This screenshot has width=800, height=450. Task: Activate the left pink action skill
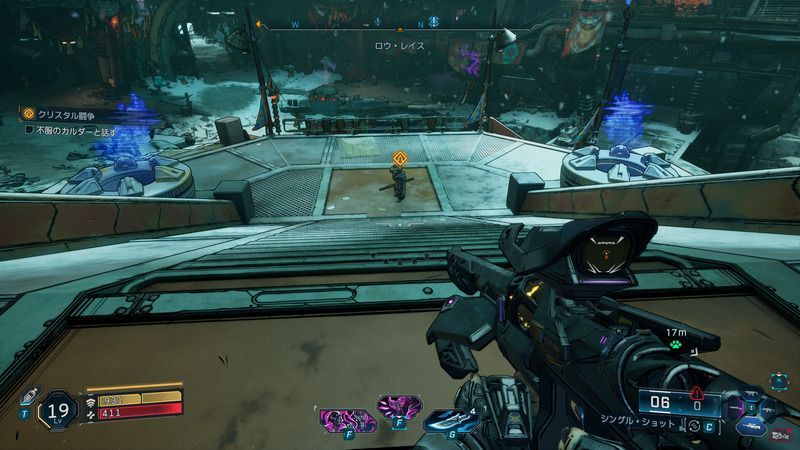(x=338, y=419)
